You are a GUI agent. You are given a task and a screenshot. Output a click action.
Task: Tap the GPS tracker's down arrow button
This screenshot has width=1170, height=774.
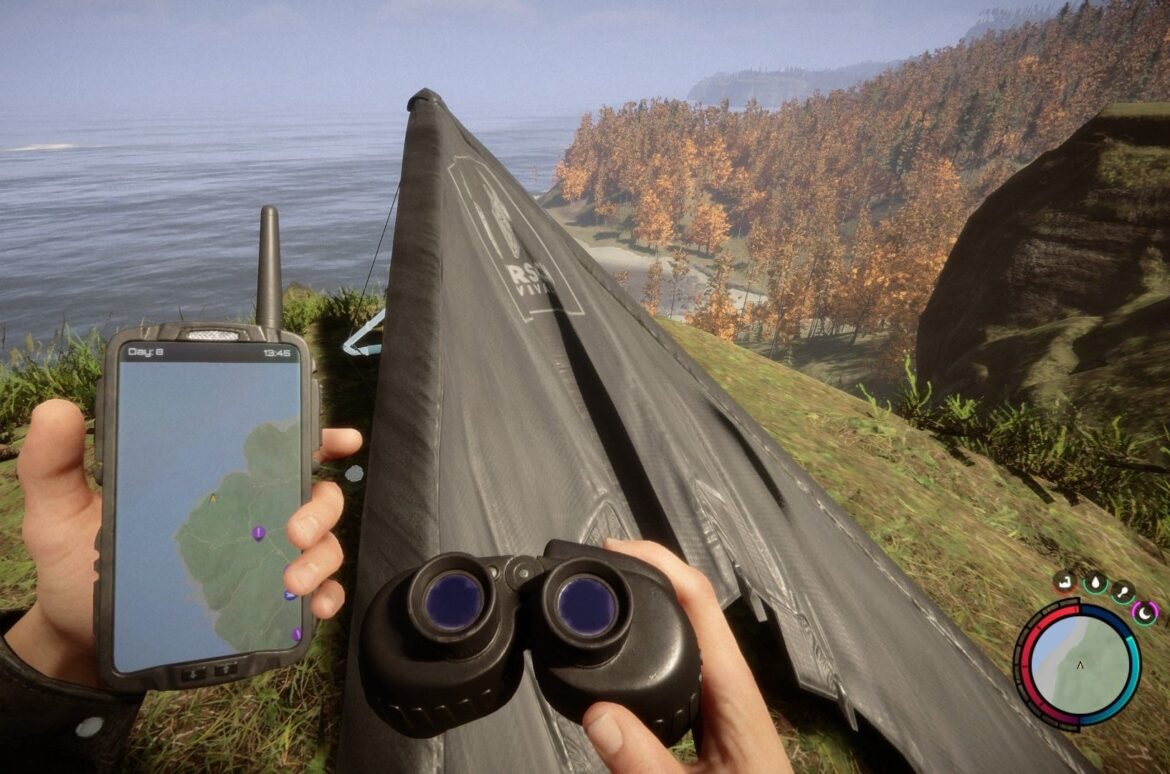coord(192,673)
